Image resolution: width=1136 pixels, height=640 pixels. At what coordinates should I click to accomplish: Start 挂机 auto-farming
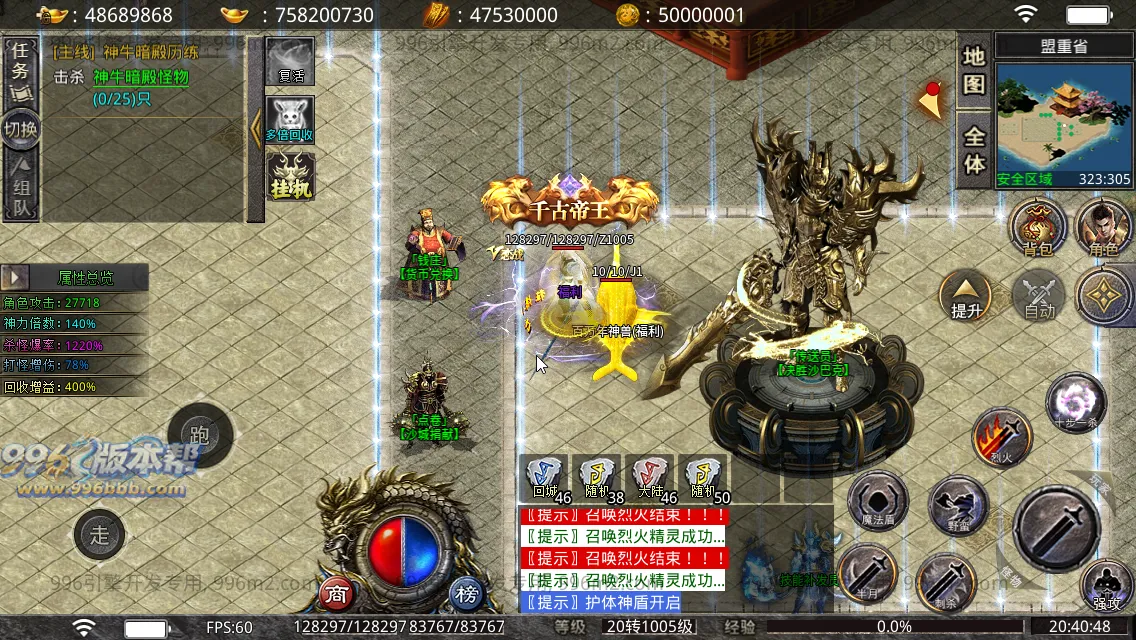click(x=290, y=176)
